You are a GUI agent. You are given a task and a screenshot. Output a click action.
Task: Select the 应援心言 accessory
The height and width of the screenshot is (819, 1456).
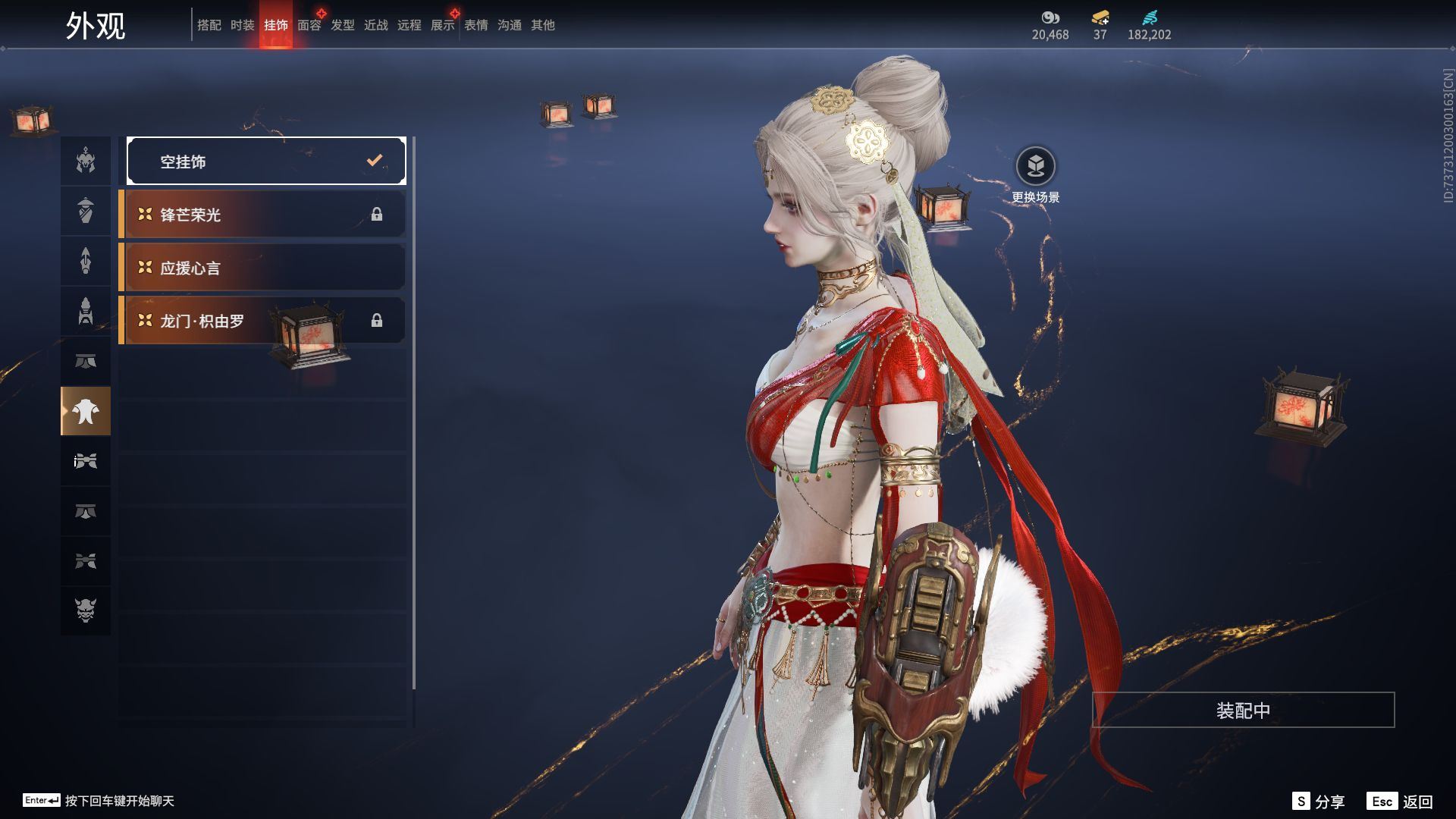(262, 268)
